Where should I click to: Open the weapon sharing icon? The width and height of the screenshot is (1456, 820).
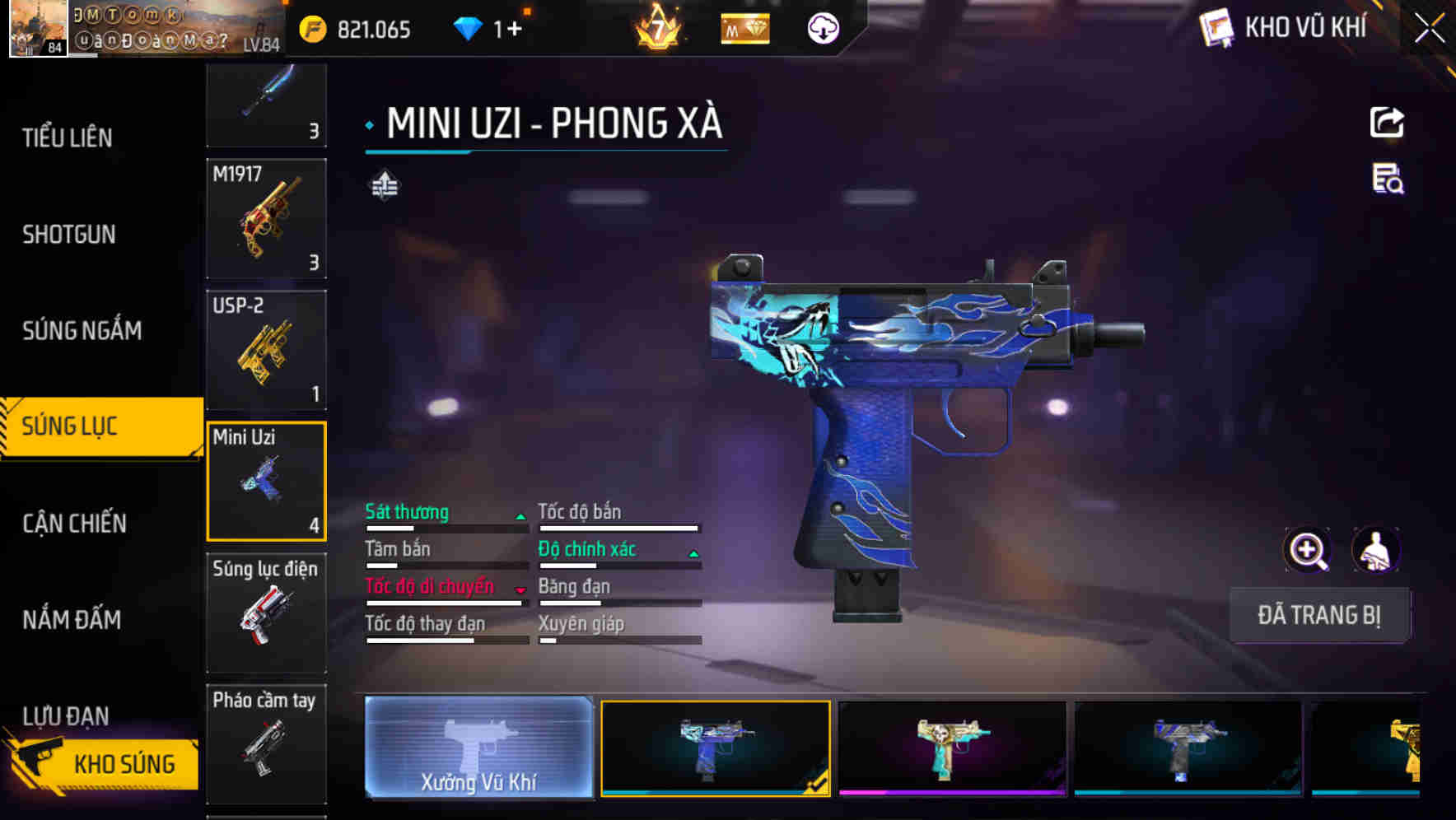[x=1388, y=122]
